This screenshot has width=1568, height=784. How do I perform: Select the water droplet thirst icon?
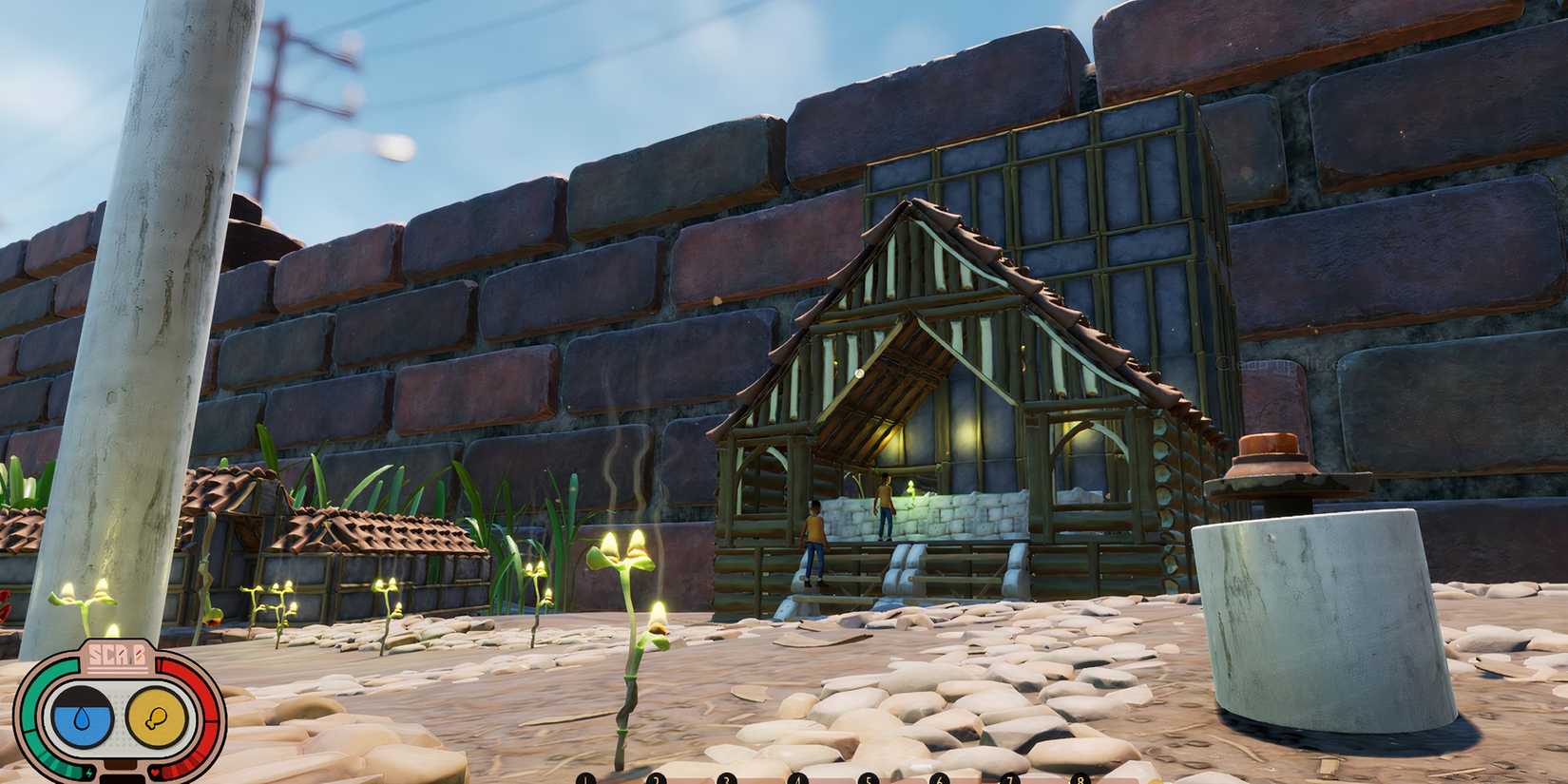[83, 717]
